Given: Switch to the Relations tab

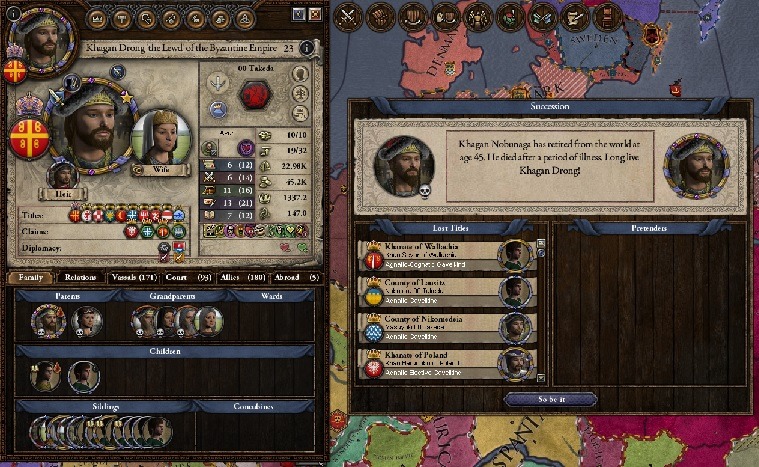Looking at the screenshot, I should (x=80, y=277).
